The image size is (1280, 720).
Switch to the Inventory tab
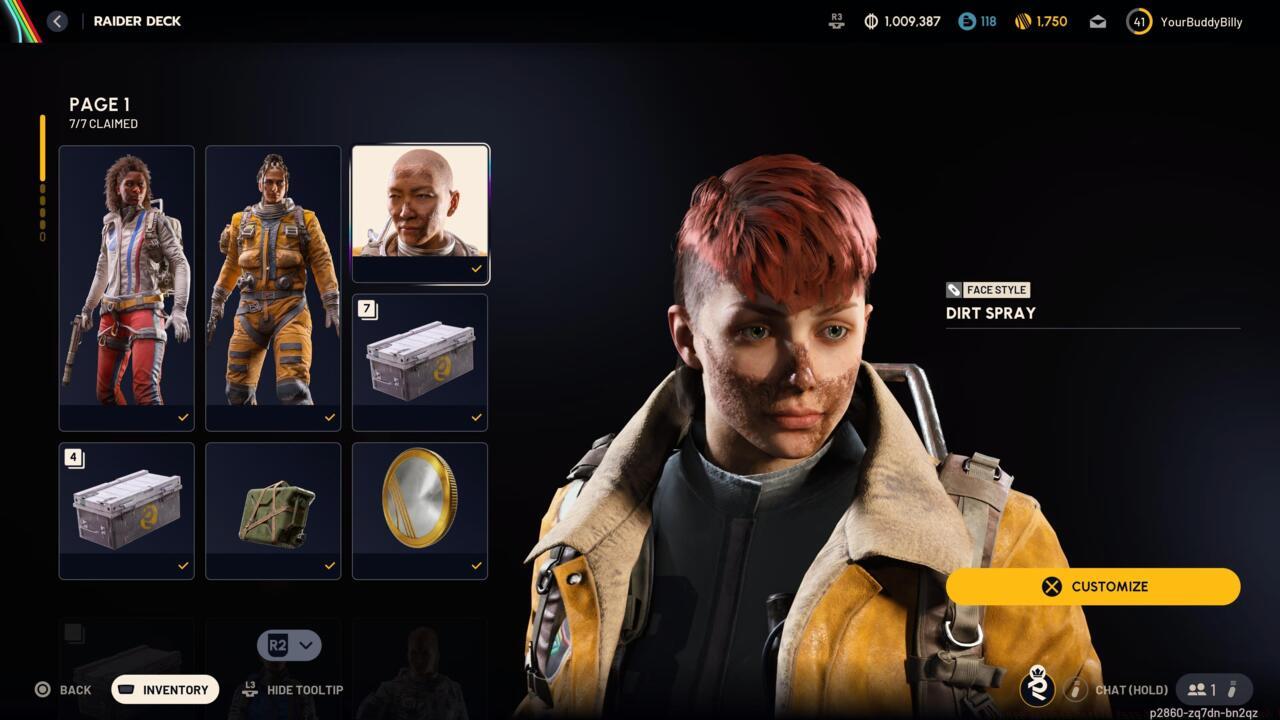point(164,689)
